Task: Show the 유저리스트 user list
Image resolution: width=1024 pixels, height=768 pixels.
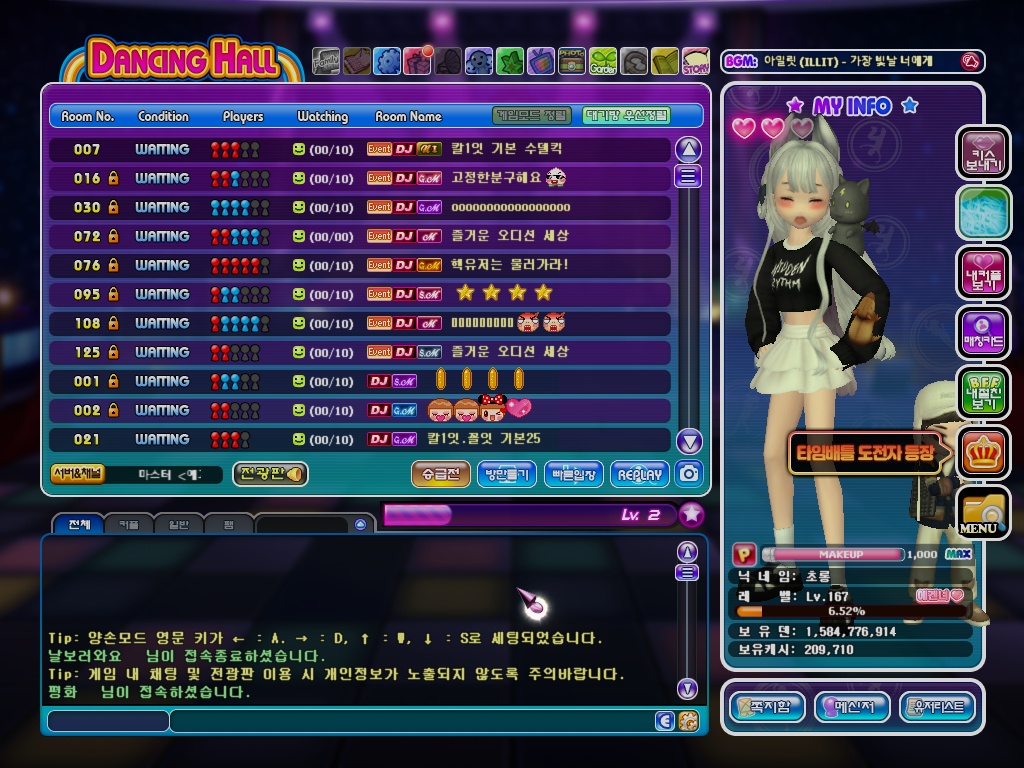Action: tap(937, 707)
